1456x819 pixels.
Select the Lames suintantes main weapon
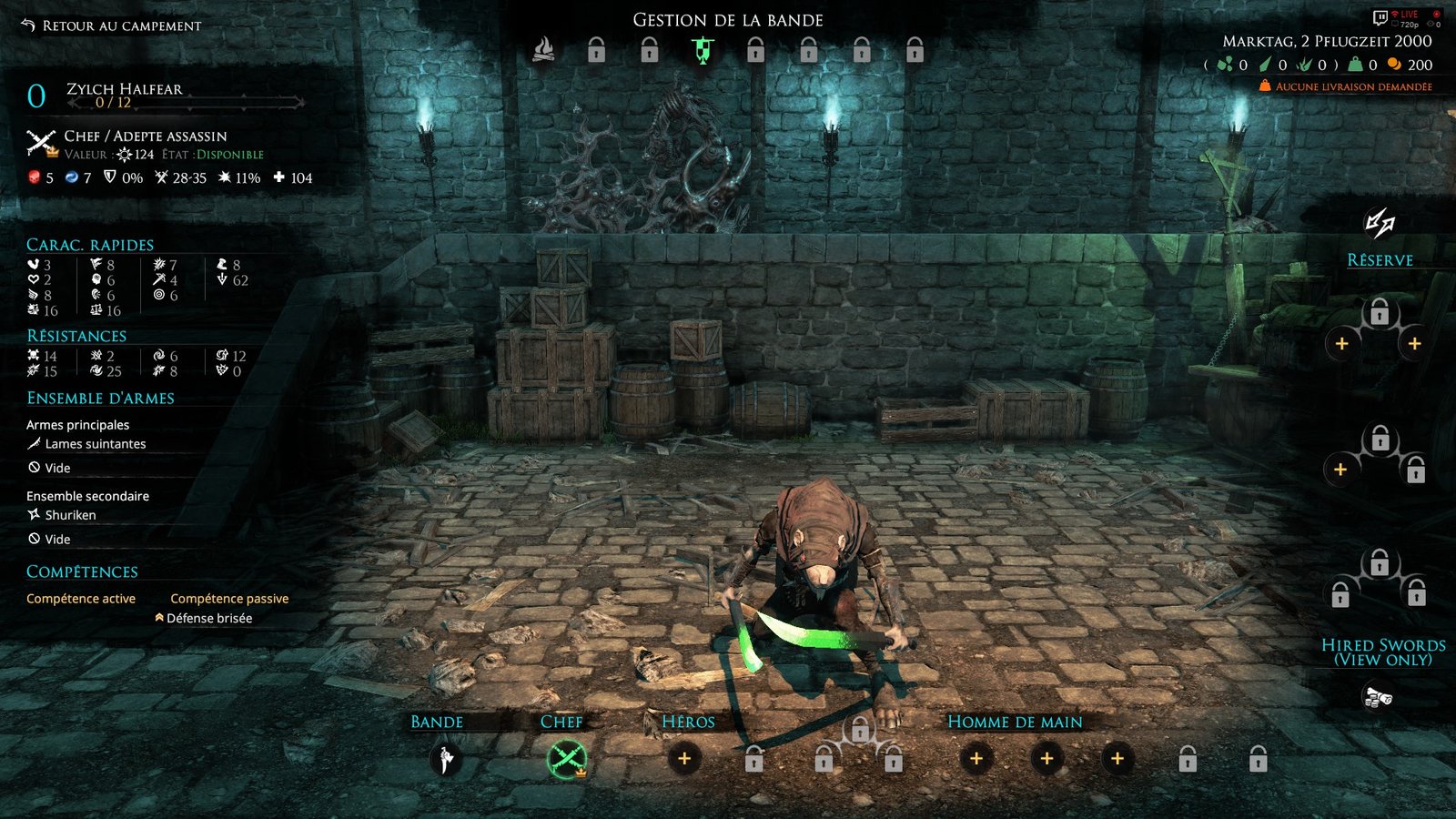click(95, 444)
